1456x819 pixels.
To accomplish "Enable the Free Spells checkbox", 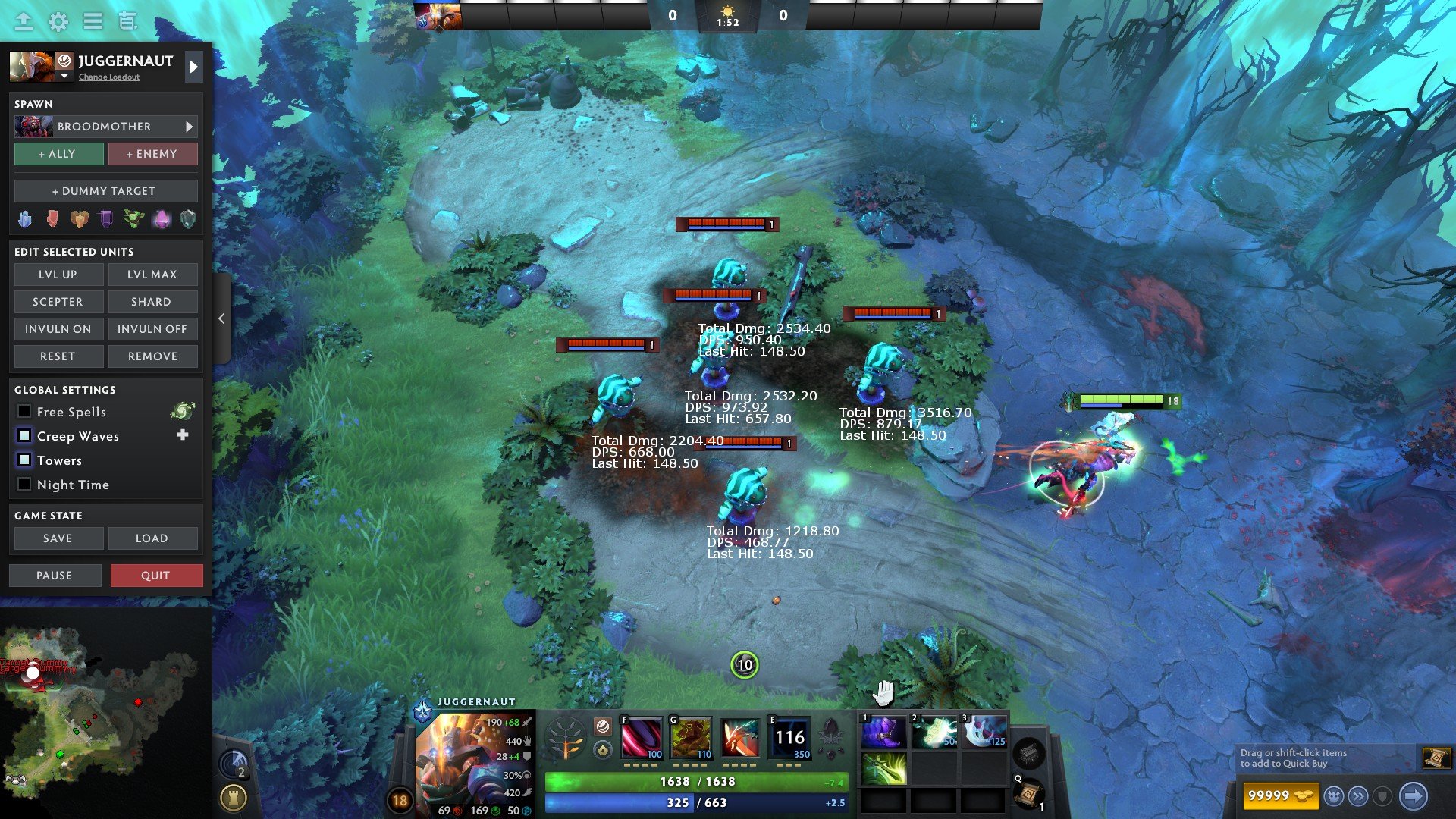I will pos(24,412).
